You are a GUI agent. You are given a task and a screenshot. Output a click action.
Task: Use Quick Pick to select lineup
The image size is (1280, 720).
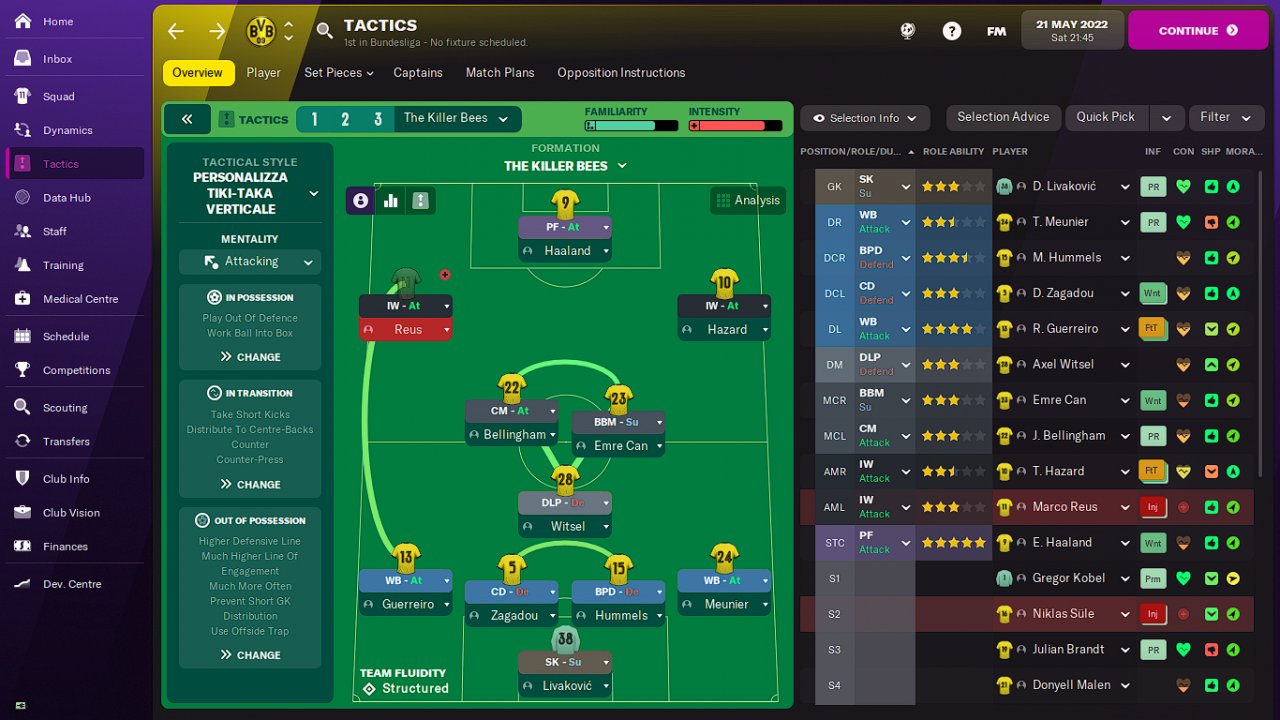[x=1105, y=117]
